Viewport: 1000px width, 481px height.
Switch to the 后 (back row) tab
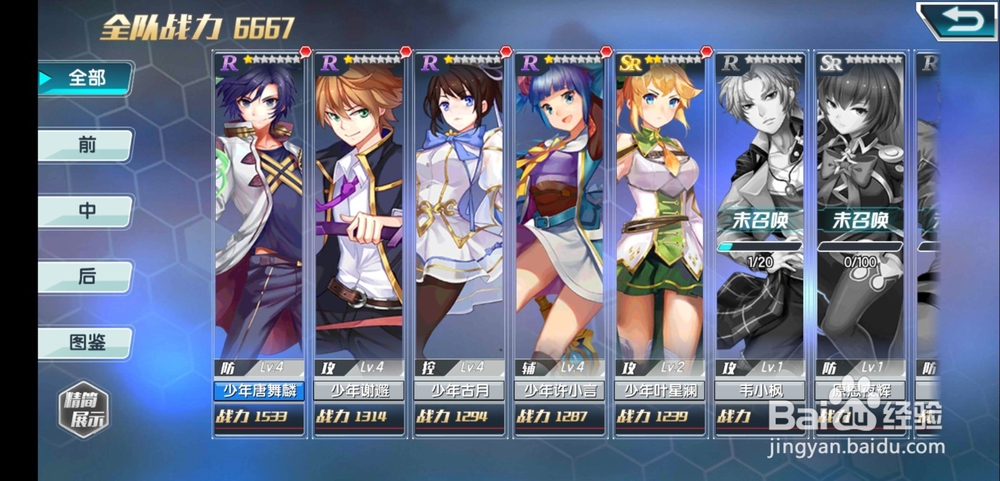tap(86, 277)
